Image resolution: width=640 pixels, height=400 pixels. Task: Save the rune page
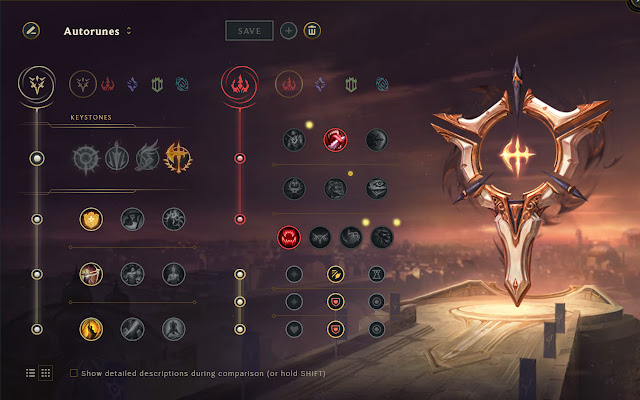click(x=249, y=31)
